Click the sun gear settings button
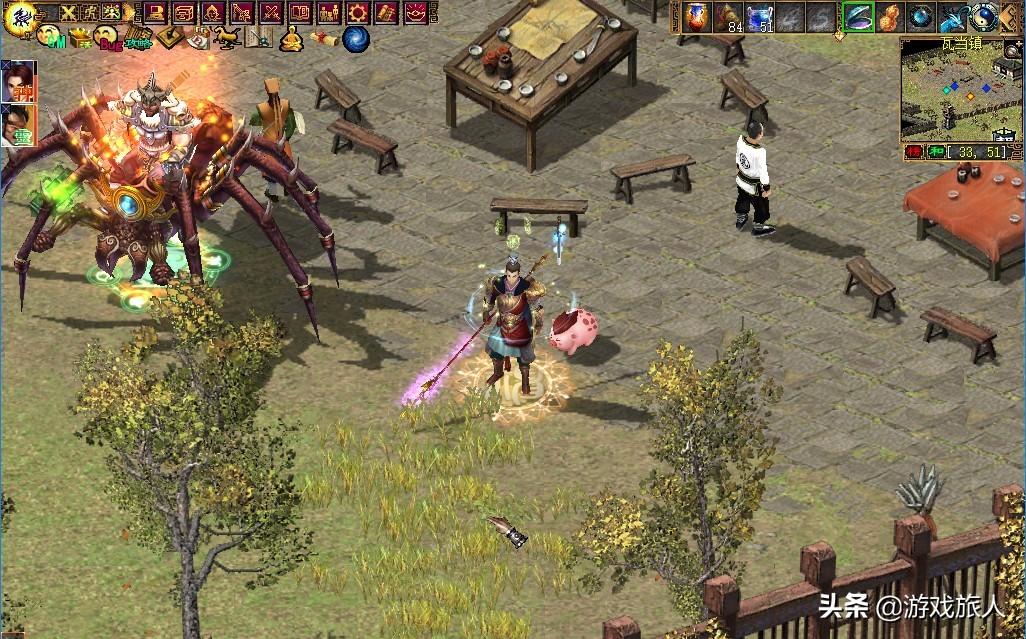This screenshot has width=1026, height=639. (x=358, y=13)
